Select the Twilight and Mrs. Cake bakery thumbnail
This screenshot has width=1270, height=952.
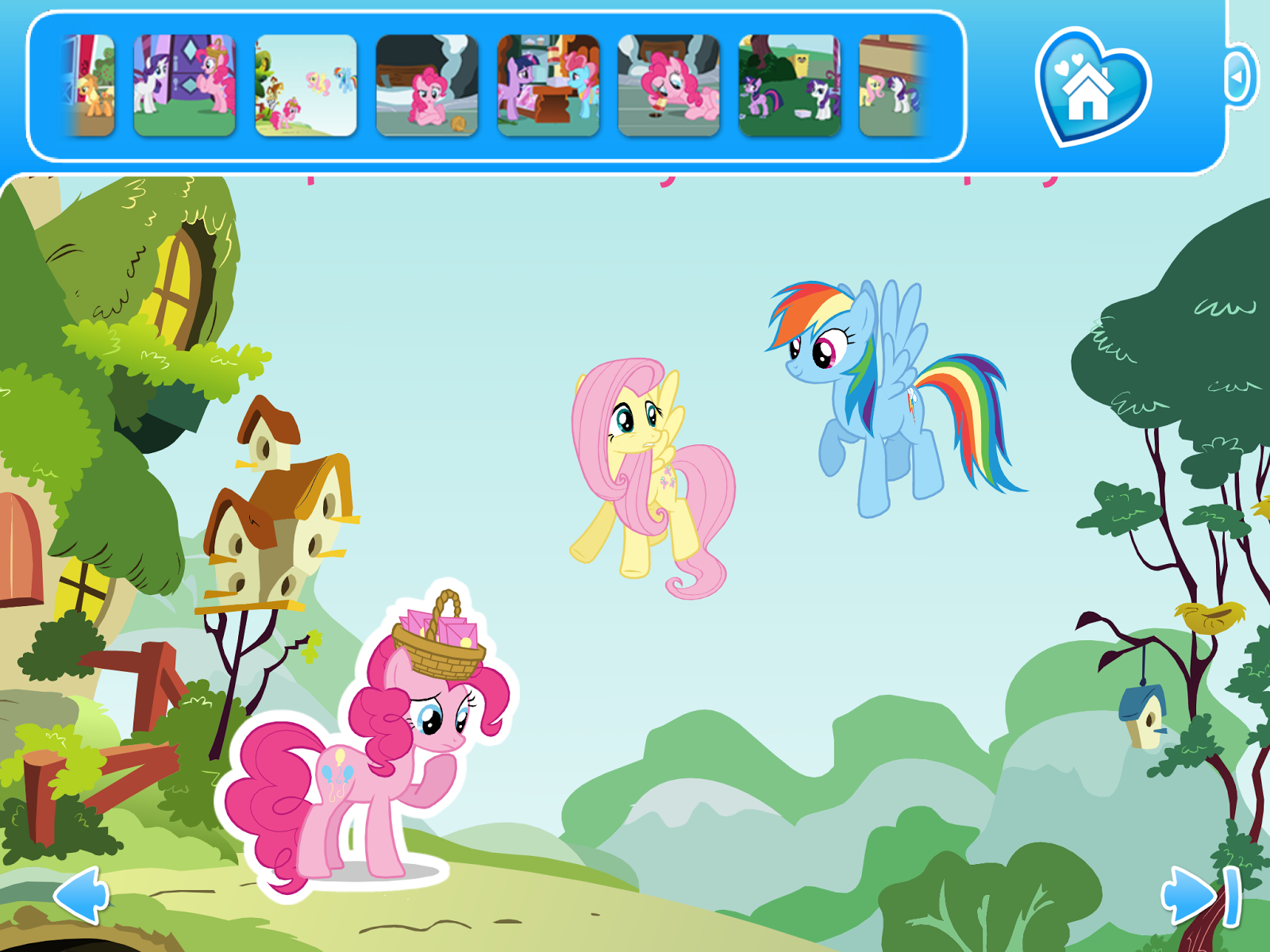(x=549, y=85)
